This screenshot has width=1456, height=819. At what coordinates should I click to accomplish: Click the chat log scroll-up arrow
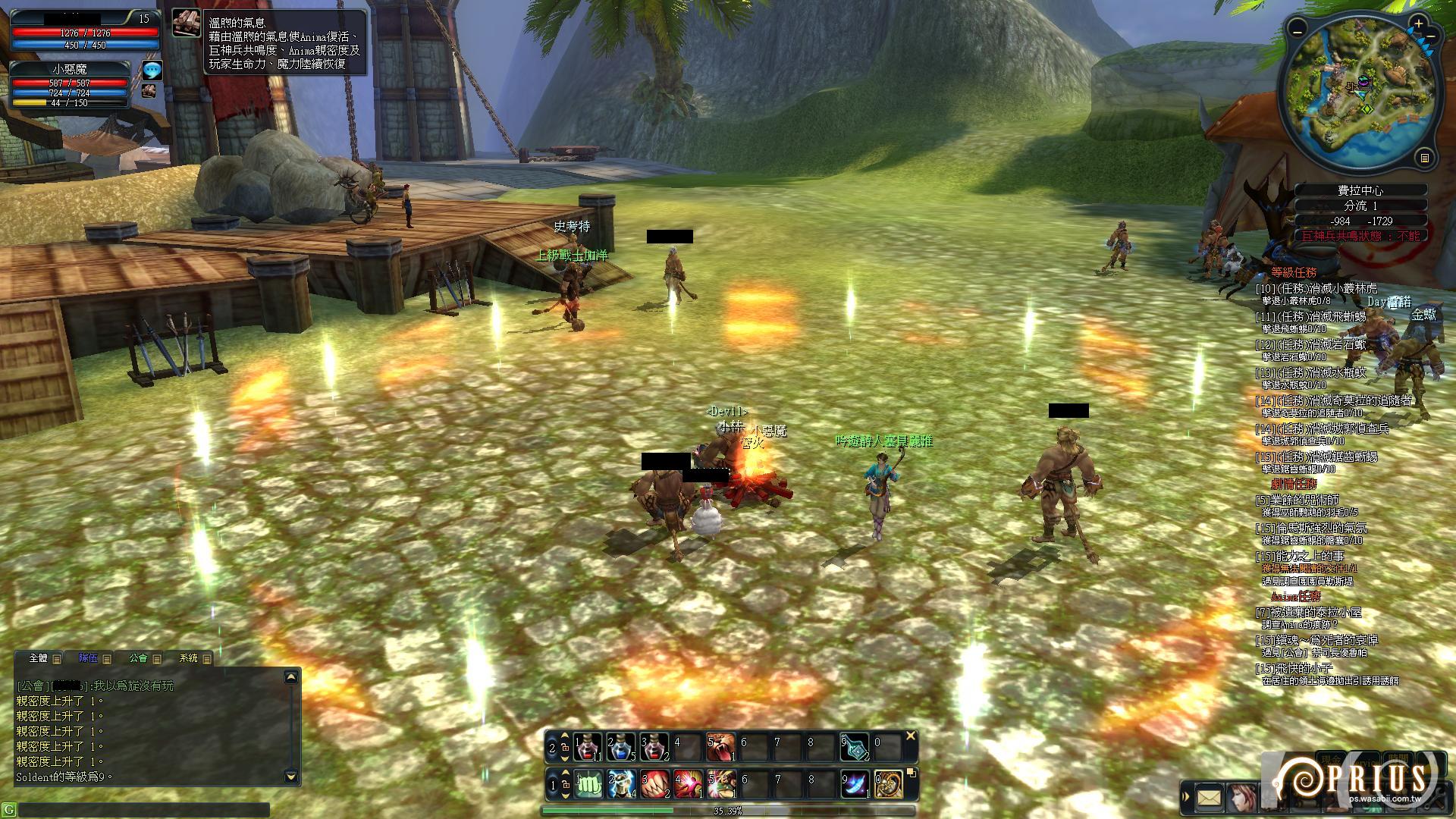(291, 677)
